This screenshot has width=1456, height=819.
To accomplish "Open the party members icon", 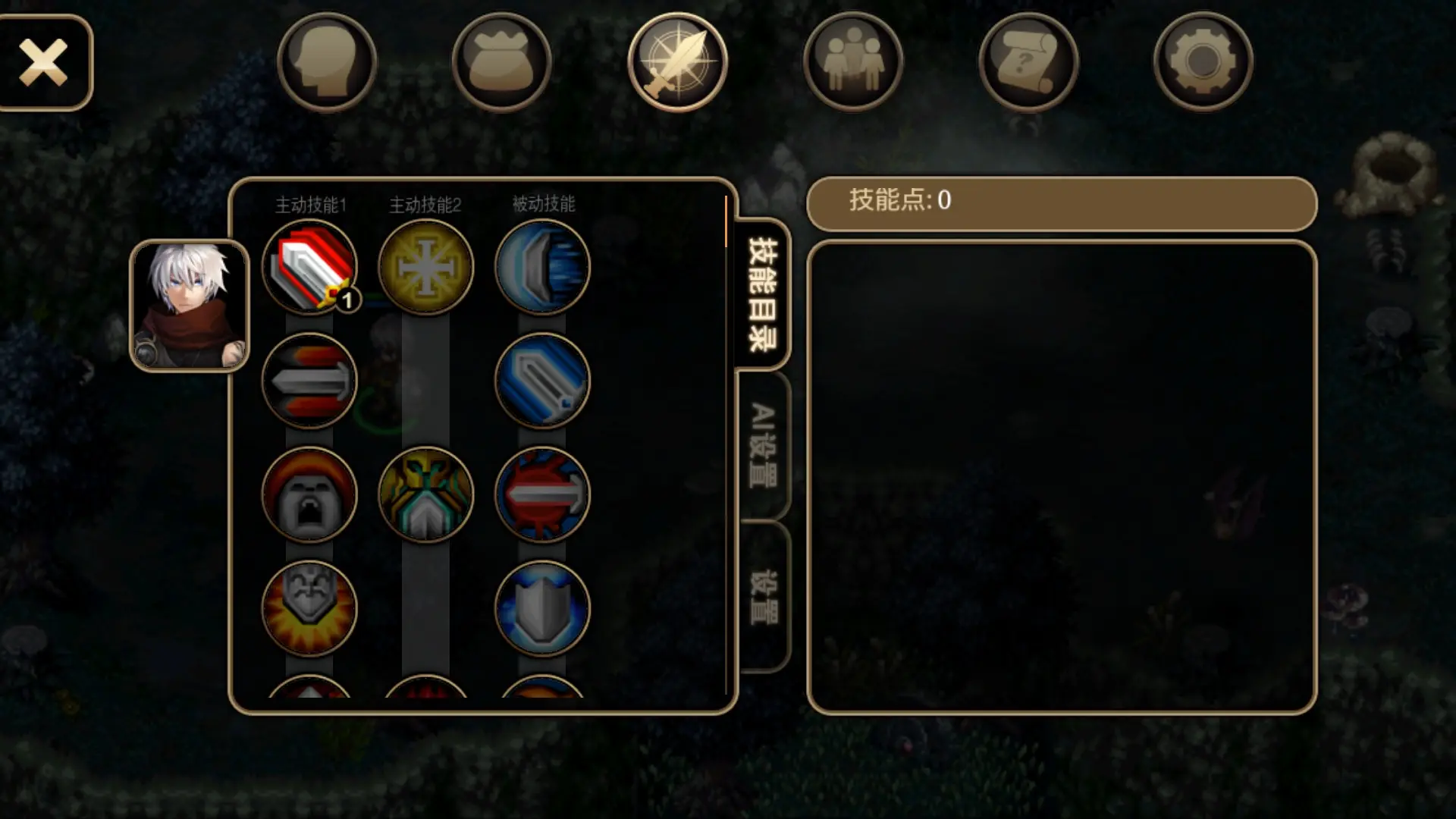I will [853, 62].
